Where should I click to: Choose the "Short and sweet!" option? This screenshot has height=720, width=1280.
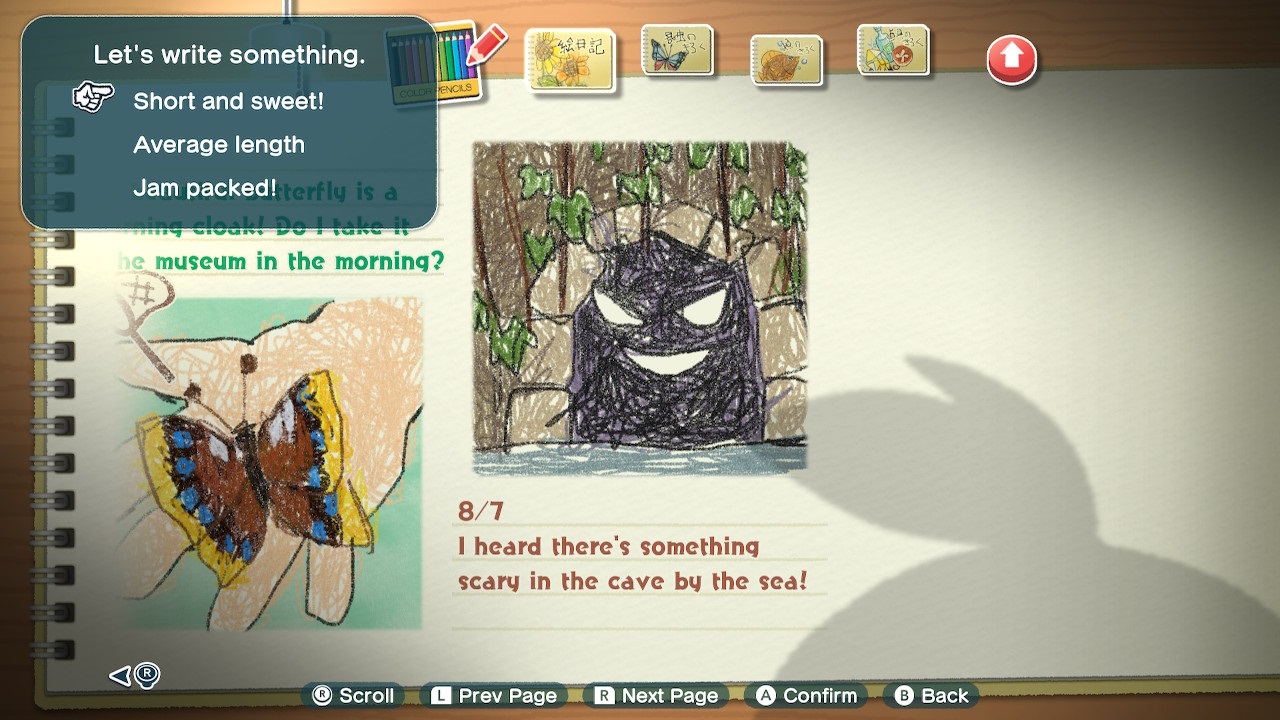(x=228, y=101)
